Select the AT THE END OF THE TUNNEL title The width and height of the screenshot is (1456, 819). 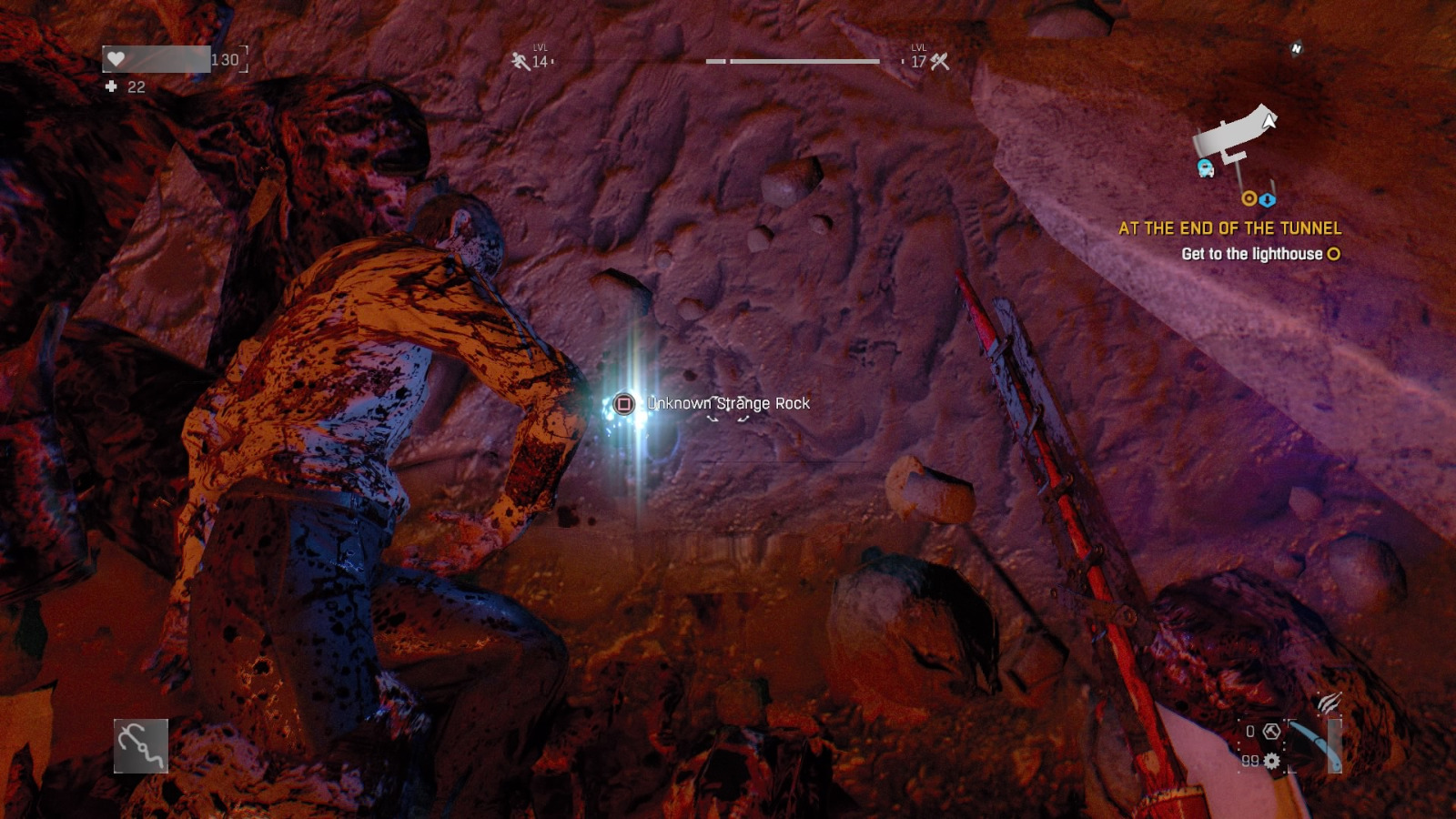click(x=1232, y=226)
